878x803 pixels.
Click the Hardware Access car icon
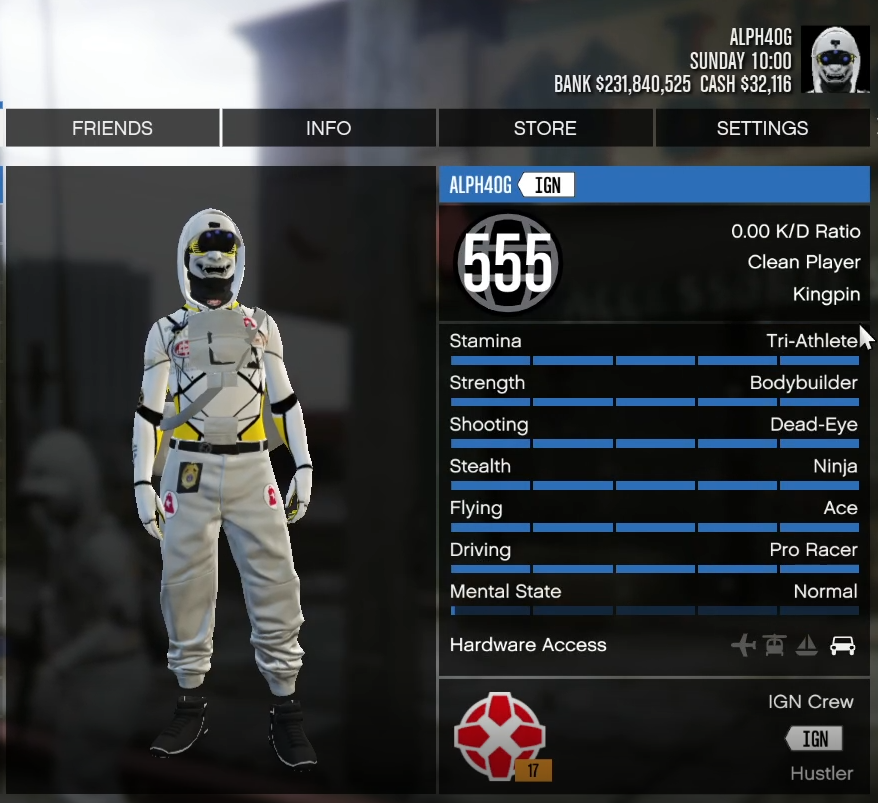pos(843,645)
